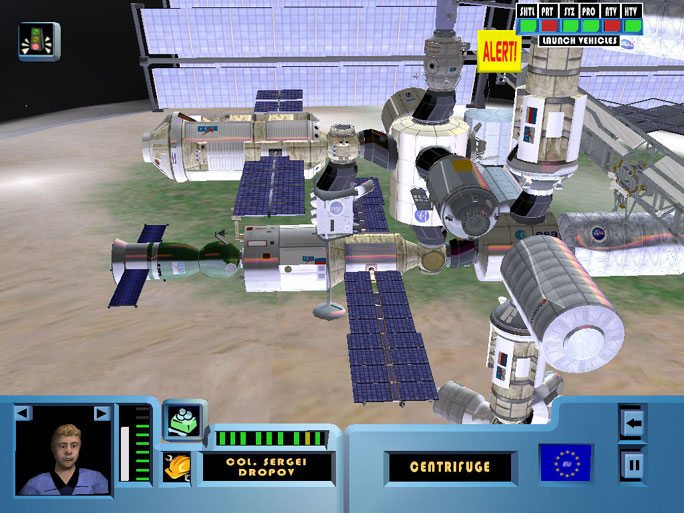Click the yellow ALERT! notification
This screenshot has width=684, height=513.
point(500,52)
